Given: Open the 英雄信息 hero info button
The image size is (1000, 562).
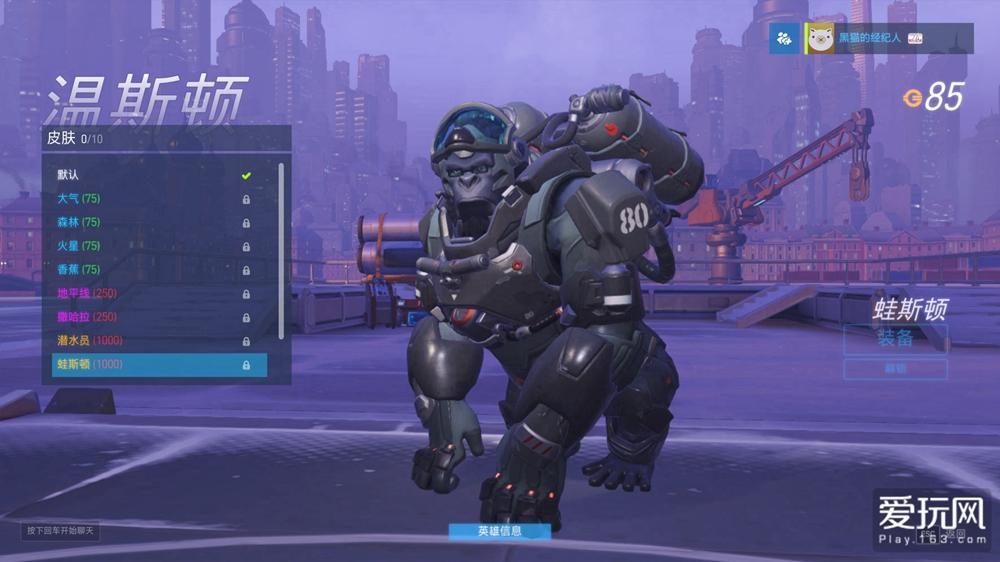Looking at the screenshot, I should [x=499, y=531].
